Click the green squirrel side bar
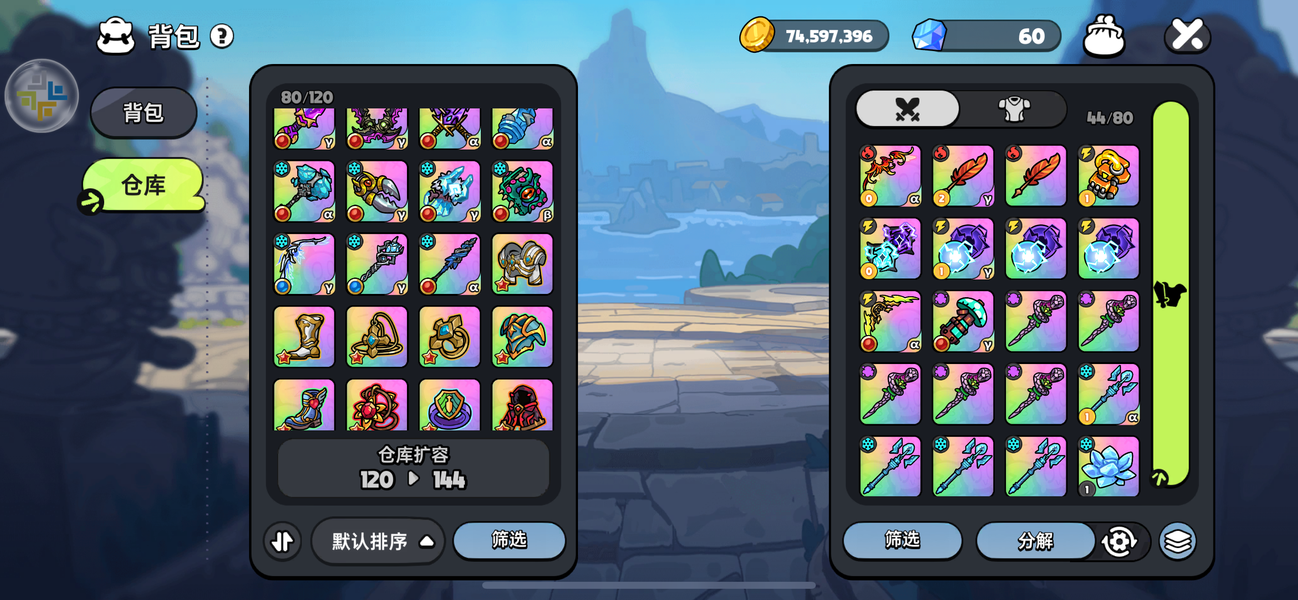1298x600 pixels. coord(1171,294)
